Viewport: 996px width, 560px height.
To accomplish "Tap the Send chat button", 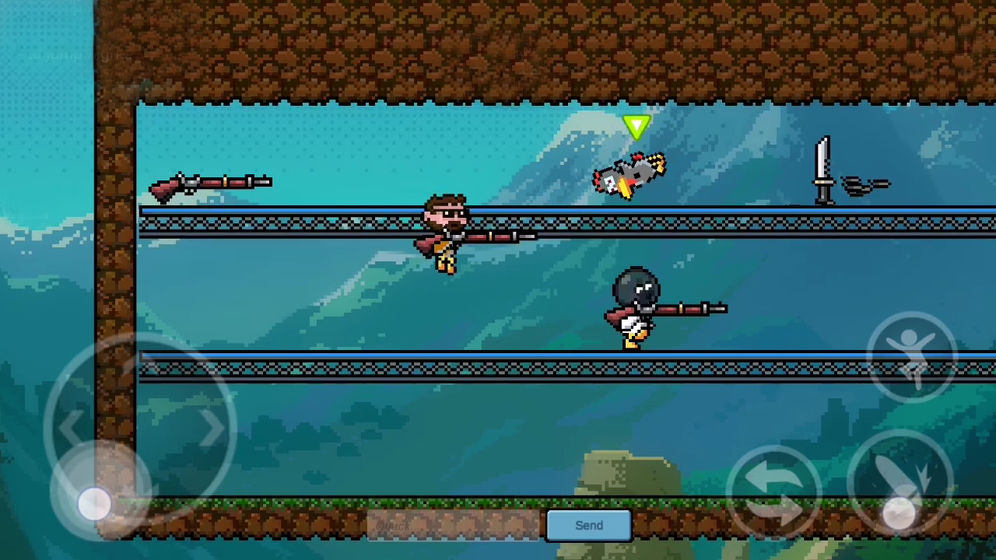I will (x=588, y=525).
